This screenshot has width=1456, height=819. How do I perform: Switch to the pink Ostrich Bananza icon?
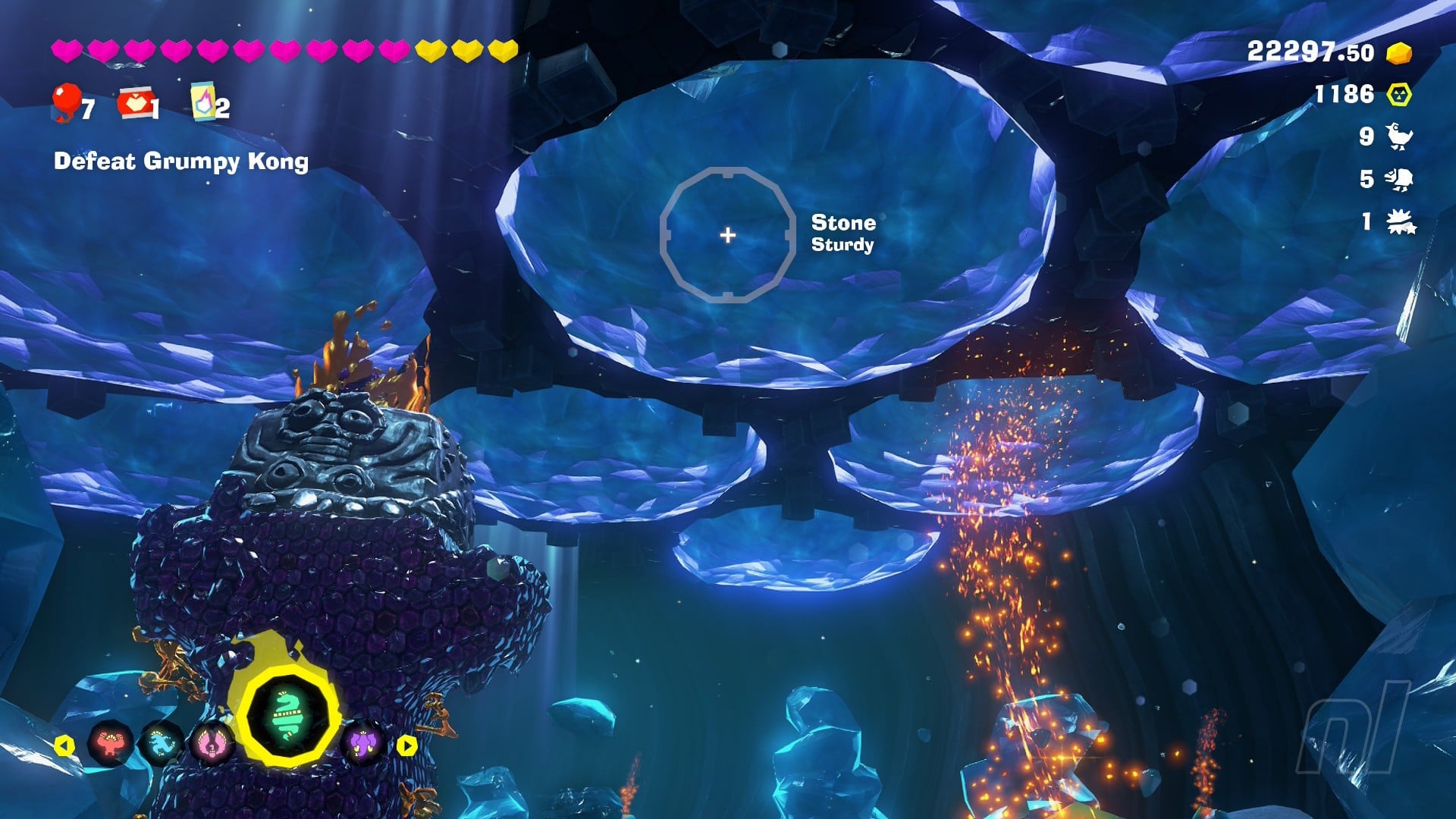212,743
